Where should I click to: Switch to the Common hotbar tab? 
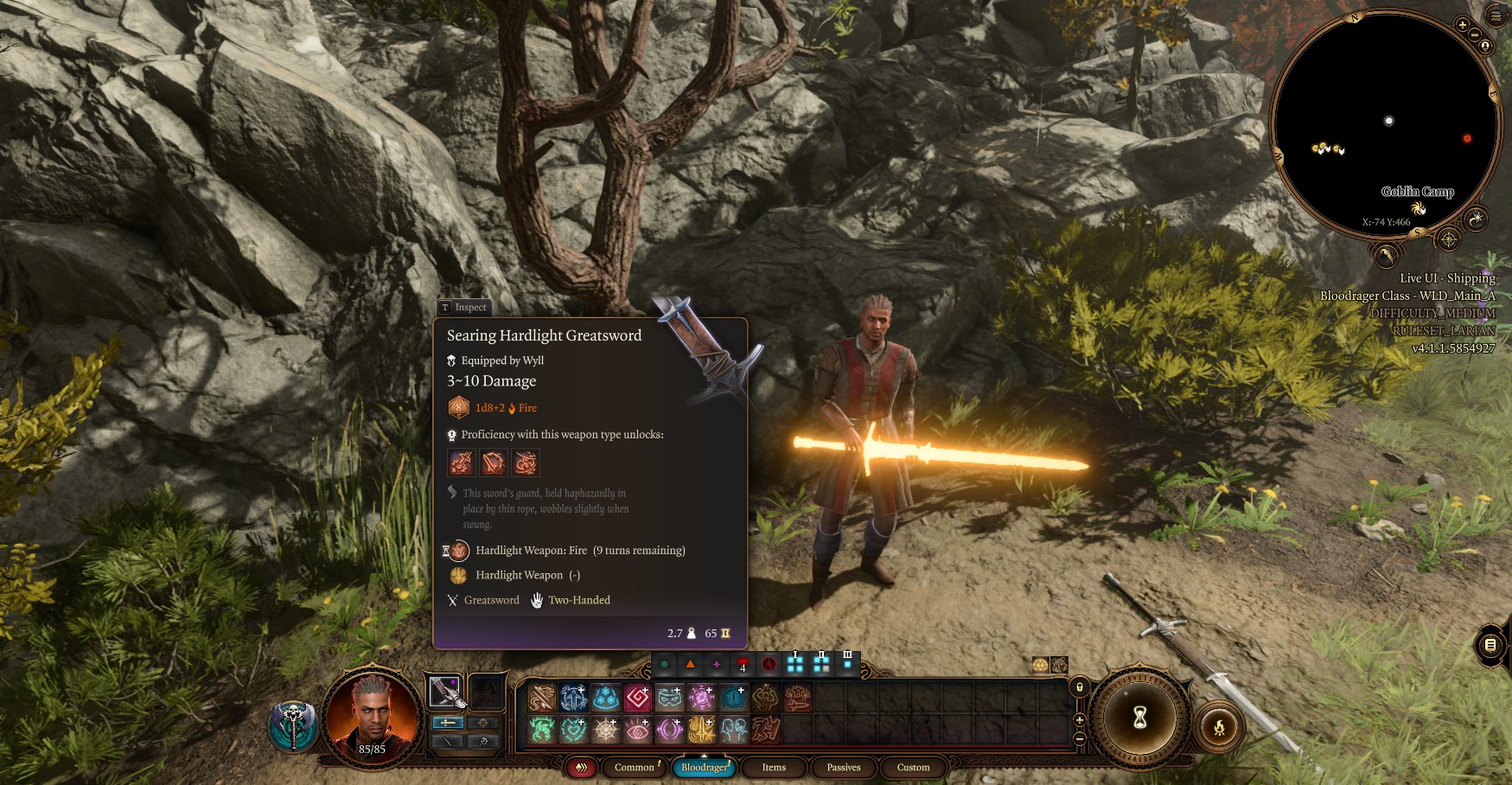(x=635, y=767)
